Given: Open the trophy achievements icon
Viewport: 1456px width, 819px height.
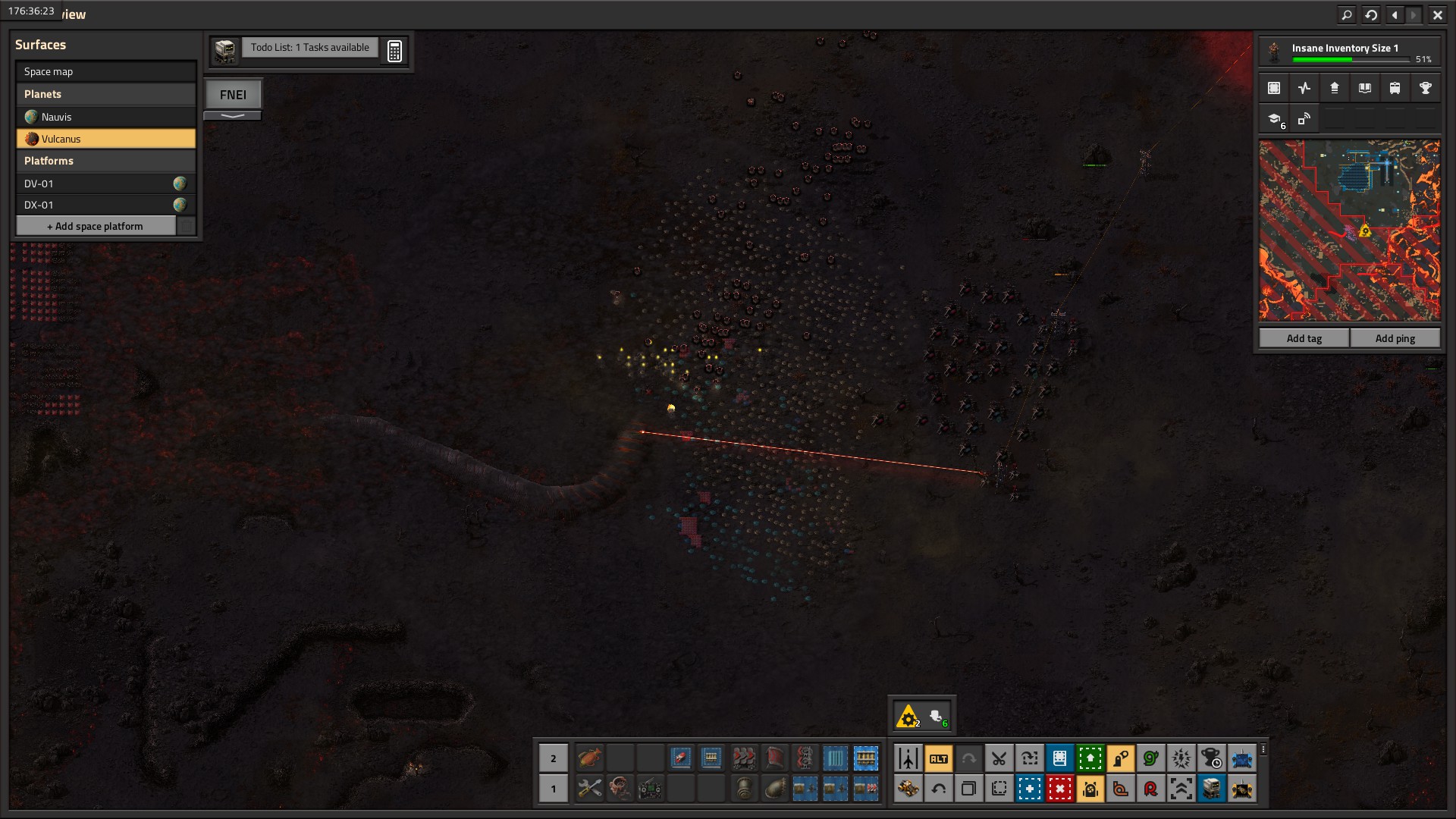Looking at the screenshot, I should 1425,88.
